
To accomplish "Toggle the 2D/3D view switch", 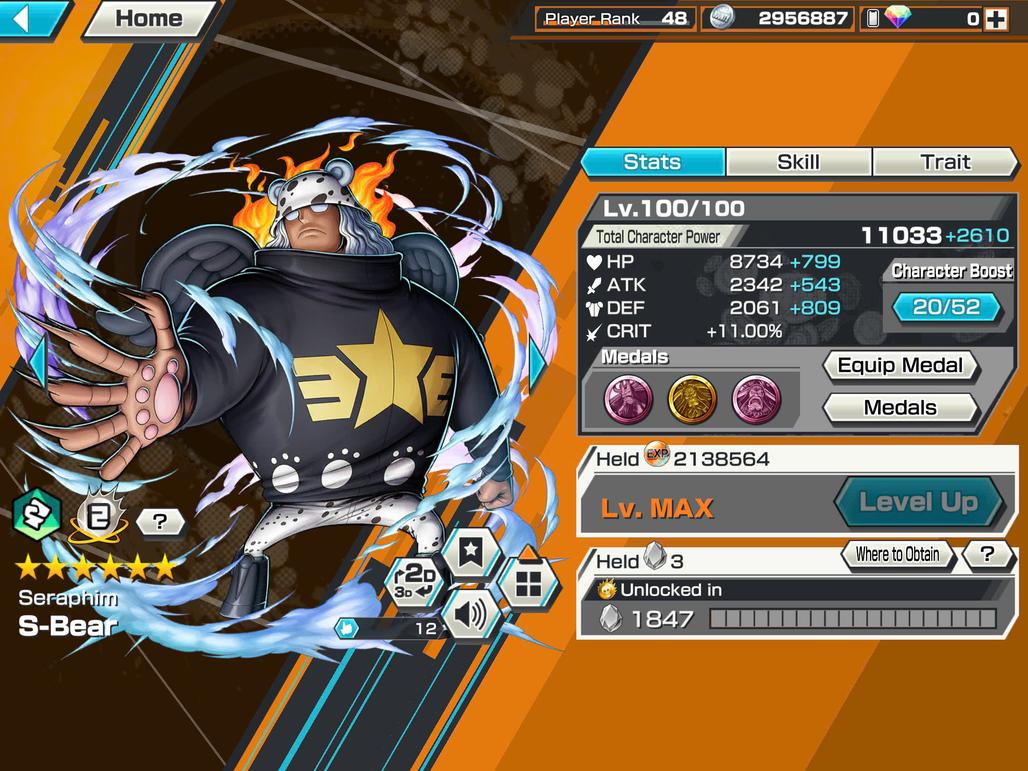I will 415,580.
